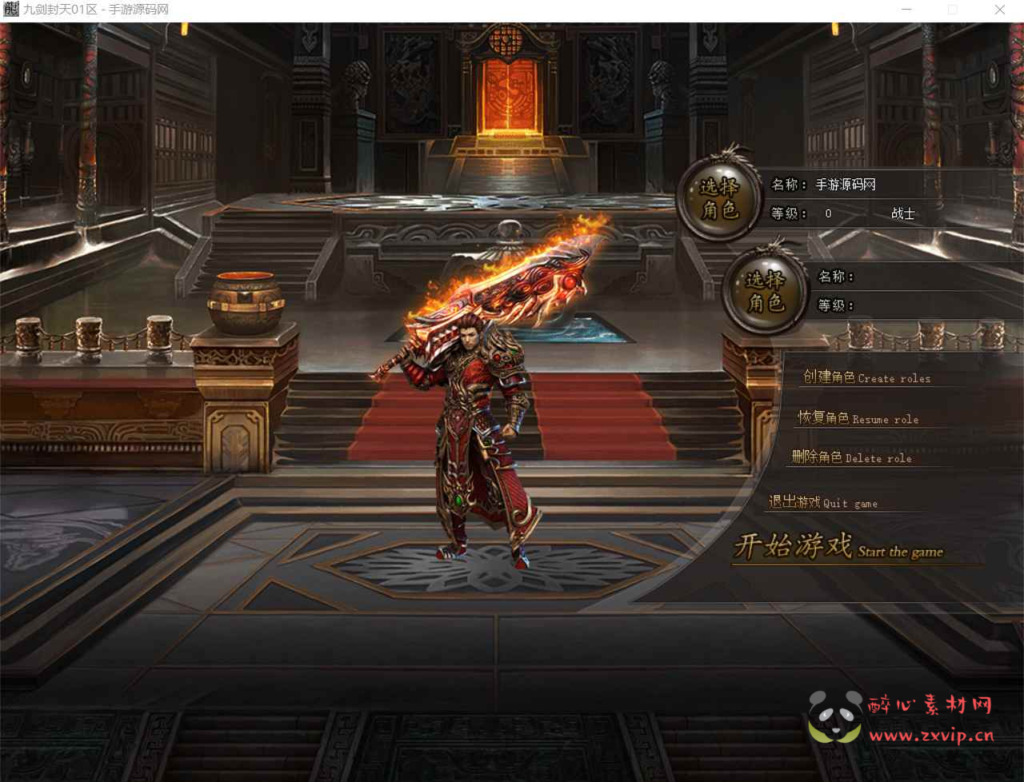This screenshot has height=782, width=1024.
Task: Close the game window
Action: click(999, 10)
